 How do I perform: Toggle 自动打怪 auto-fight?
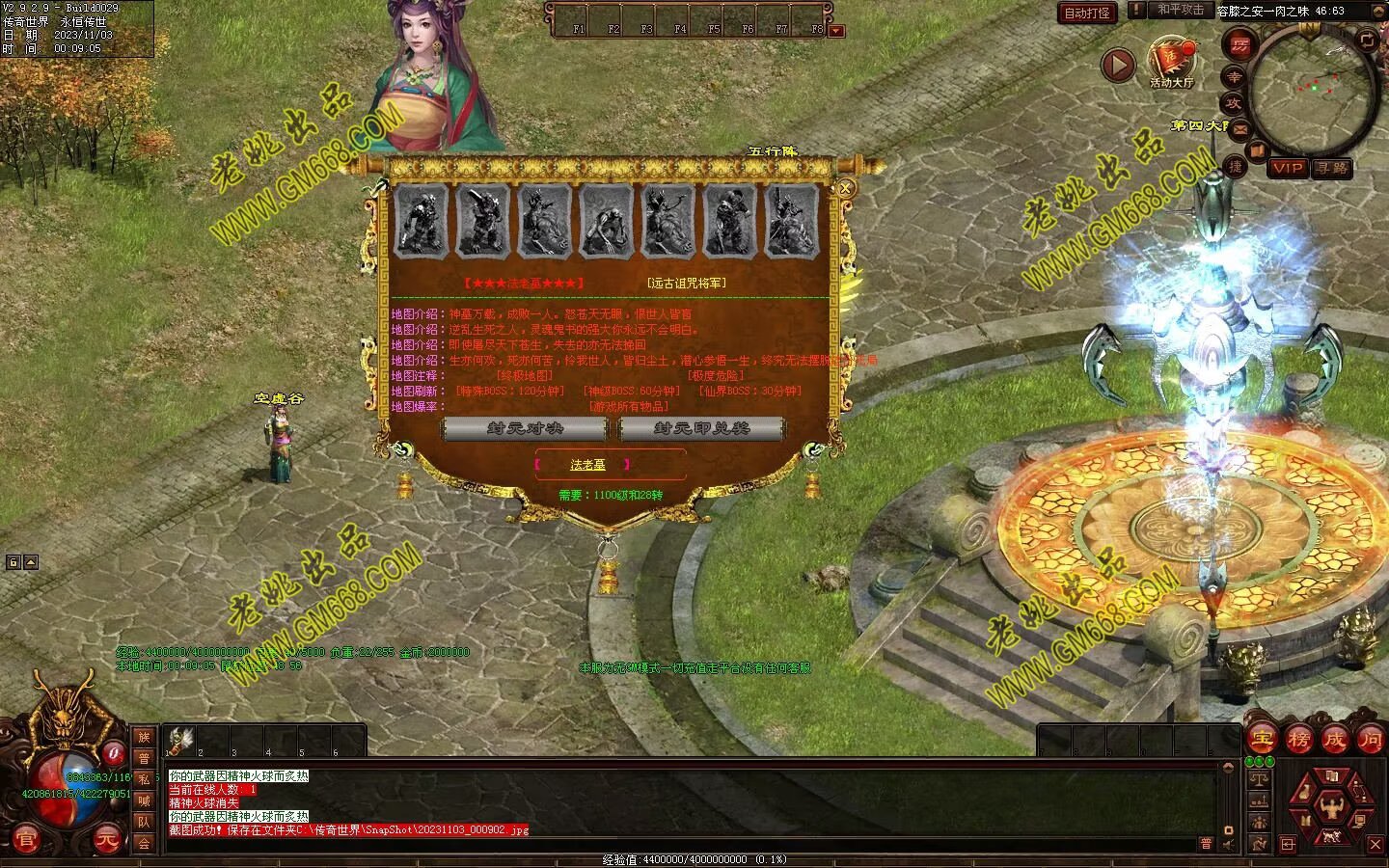tap(1087, 13)
